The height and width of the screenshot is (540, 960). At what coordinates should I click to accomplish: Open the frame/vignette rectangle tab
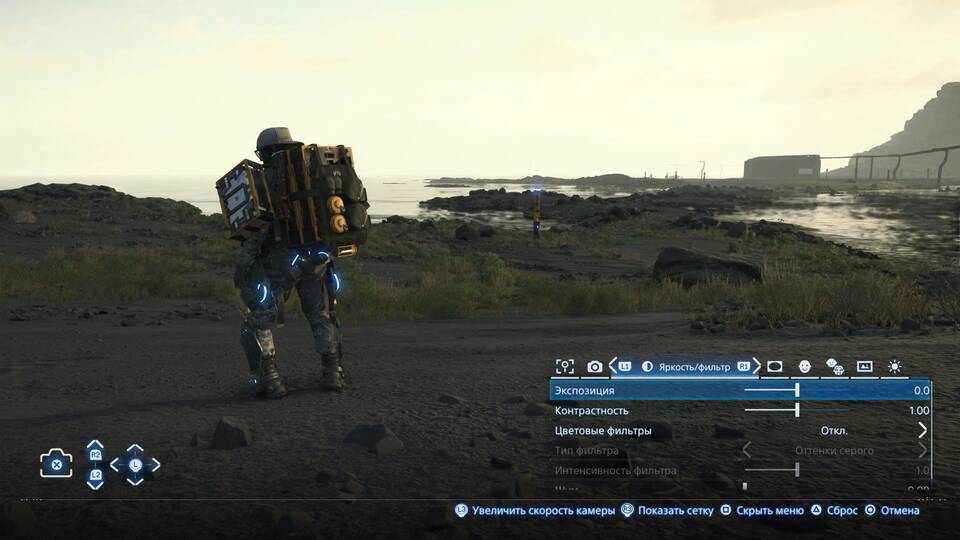coord(774,367)
